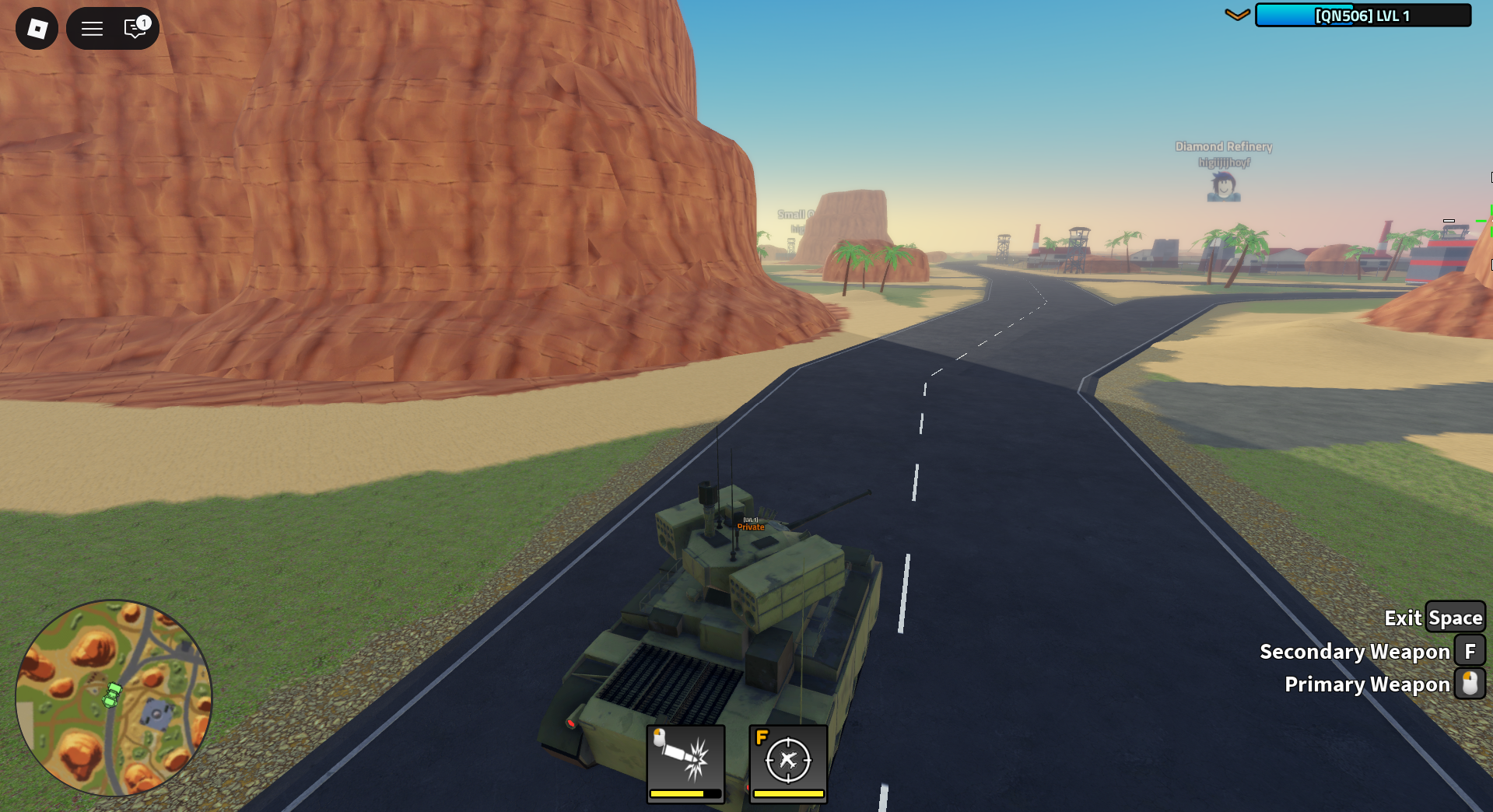Click the yellow weapon reload progress bar
This screenshot has height=812, width=1493.
(x=684, y=793)
